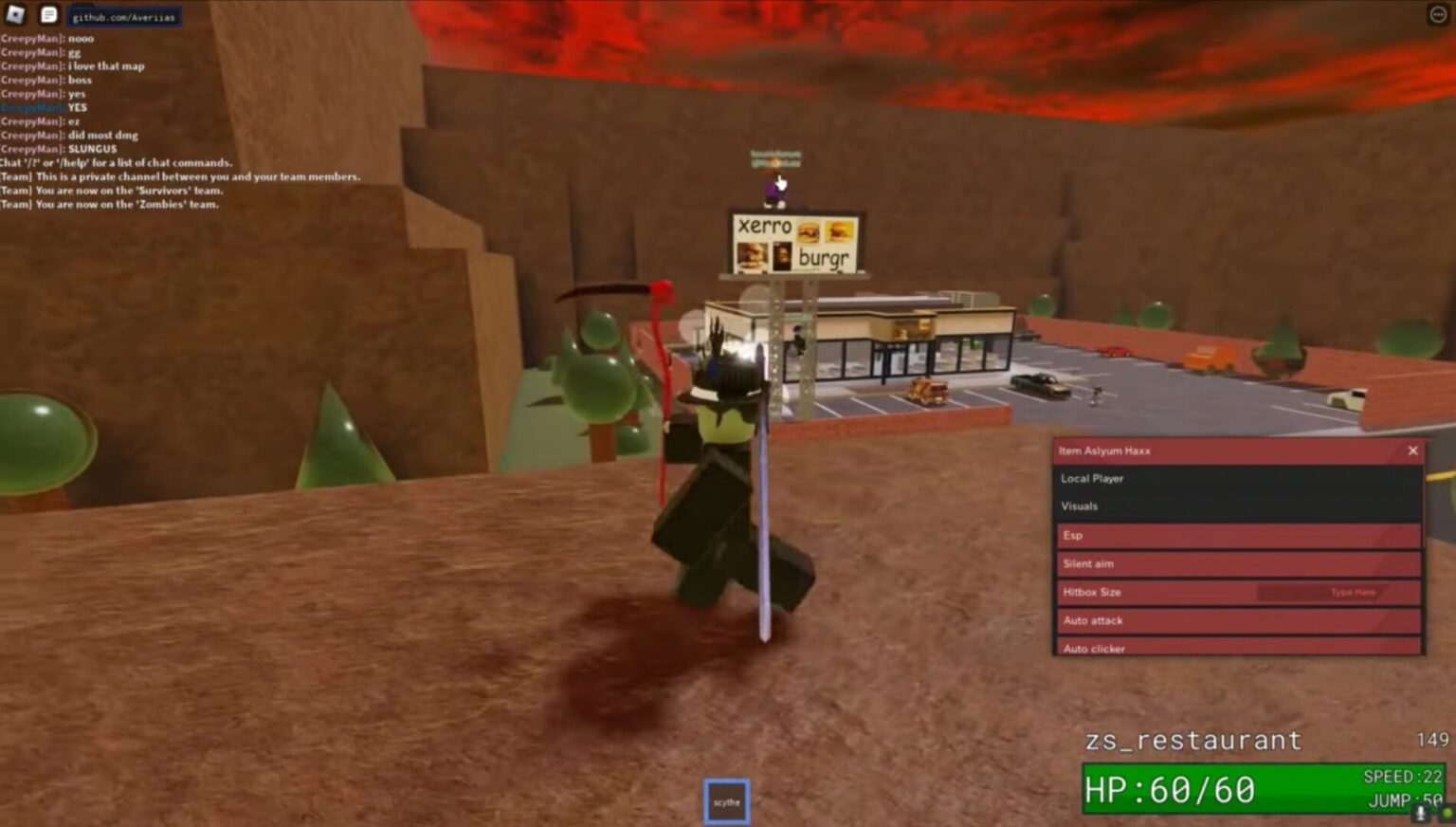Click the green HP bar
Viewport: 1456px width, 827px height.
point(1232,788)
